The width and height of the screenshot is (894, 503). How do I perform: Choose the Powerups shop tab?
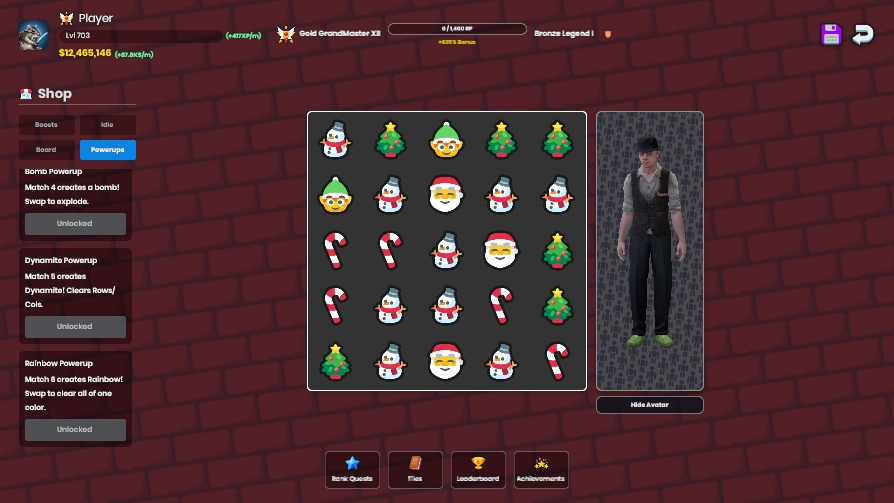pyautogui.click(x=108, y=150)
